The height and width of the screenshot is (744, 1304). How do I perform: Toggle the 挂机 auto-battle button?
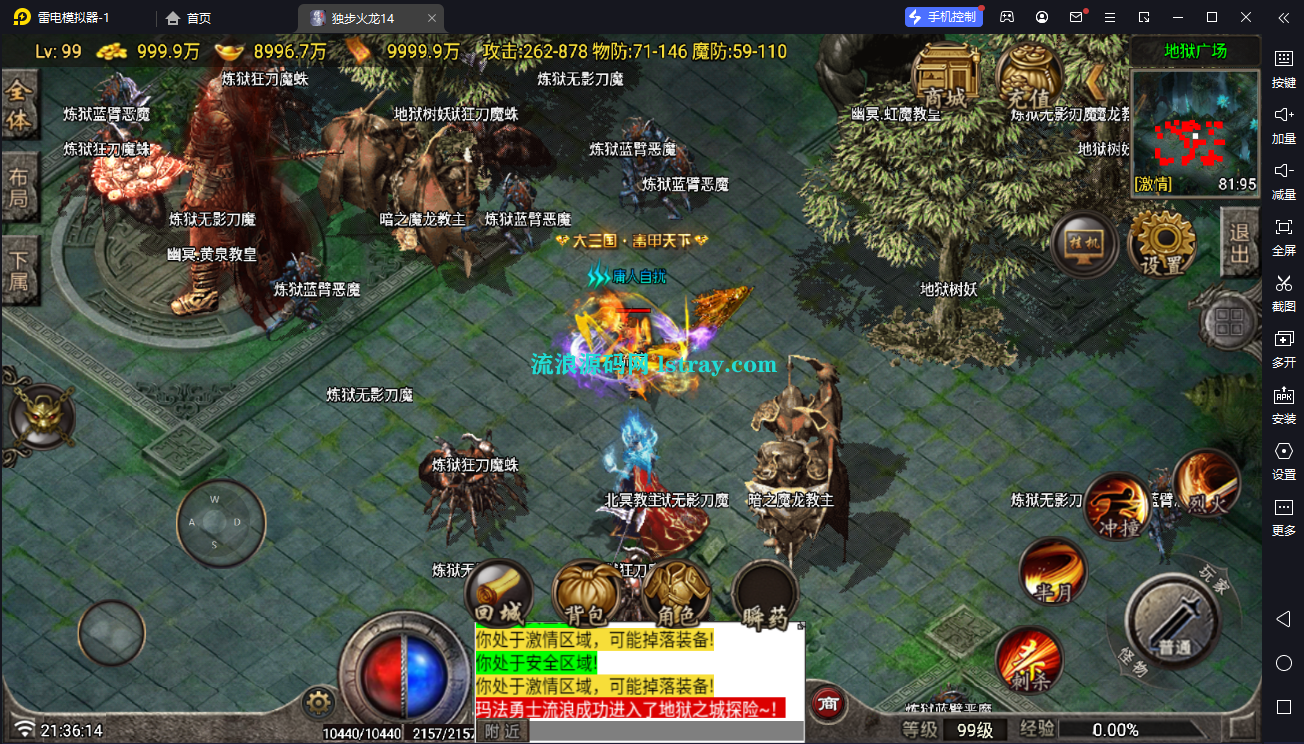pyautogui.click(x=1085, y=246)
